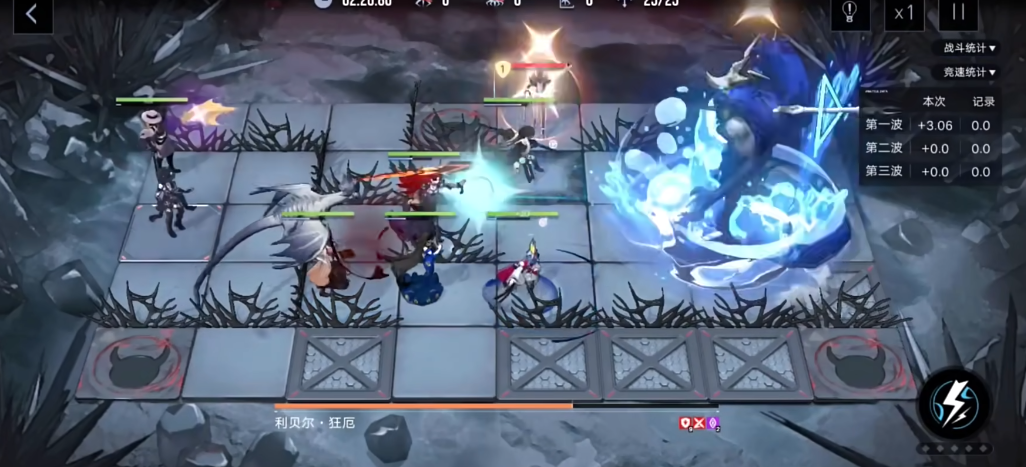Pause the battle
Viewport: 1026px width, 467px height.
tap(958, 13)
